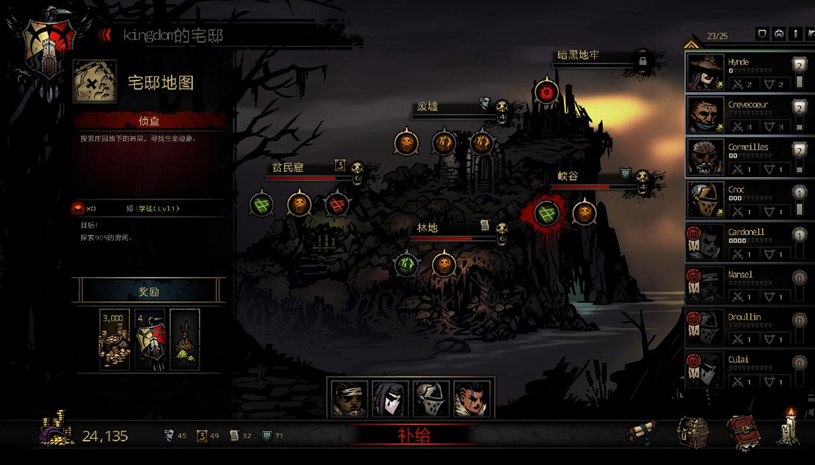This screenshot has height=465, width=815.
Task: Pick hero Croc from the roster list
Action: [747, 199]
